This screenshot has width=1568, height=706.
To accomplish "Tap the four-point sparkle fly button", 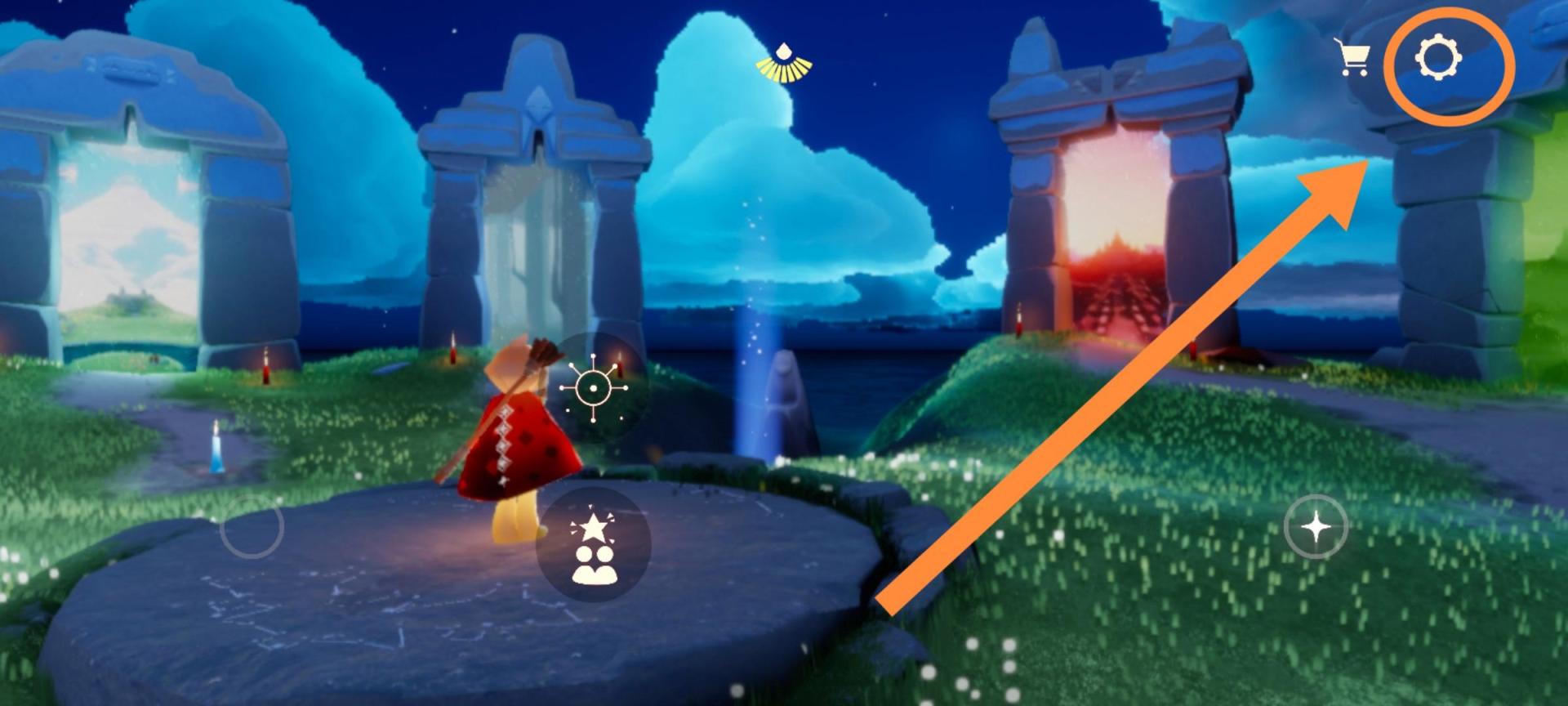I will (x=1316, y=527).
